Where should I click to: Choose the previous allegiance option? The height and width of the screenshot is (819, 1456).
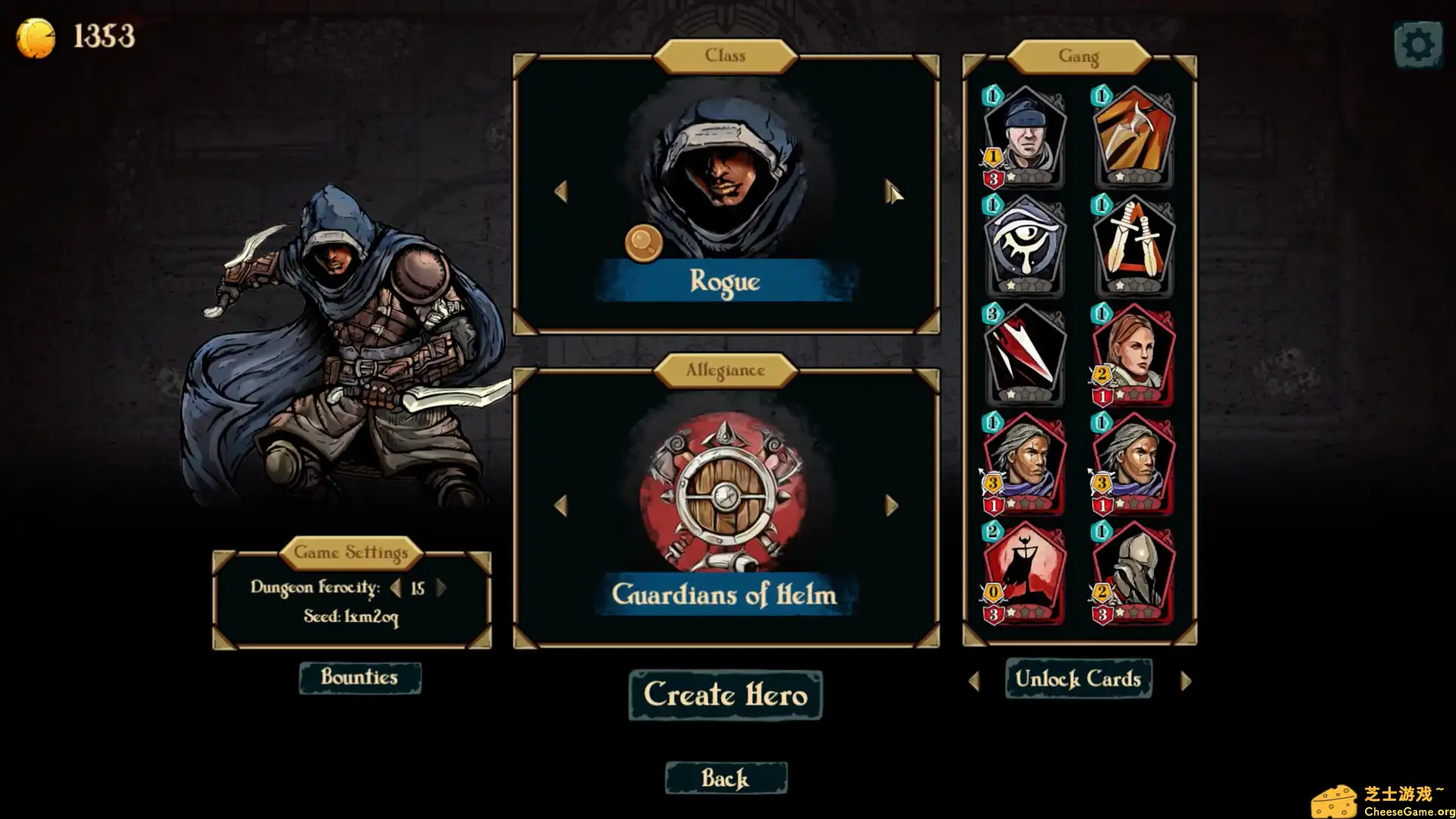[561, 506]
